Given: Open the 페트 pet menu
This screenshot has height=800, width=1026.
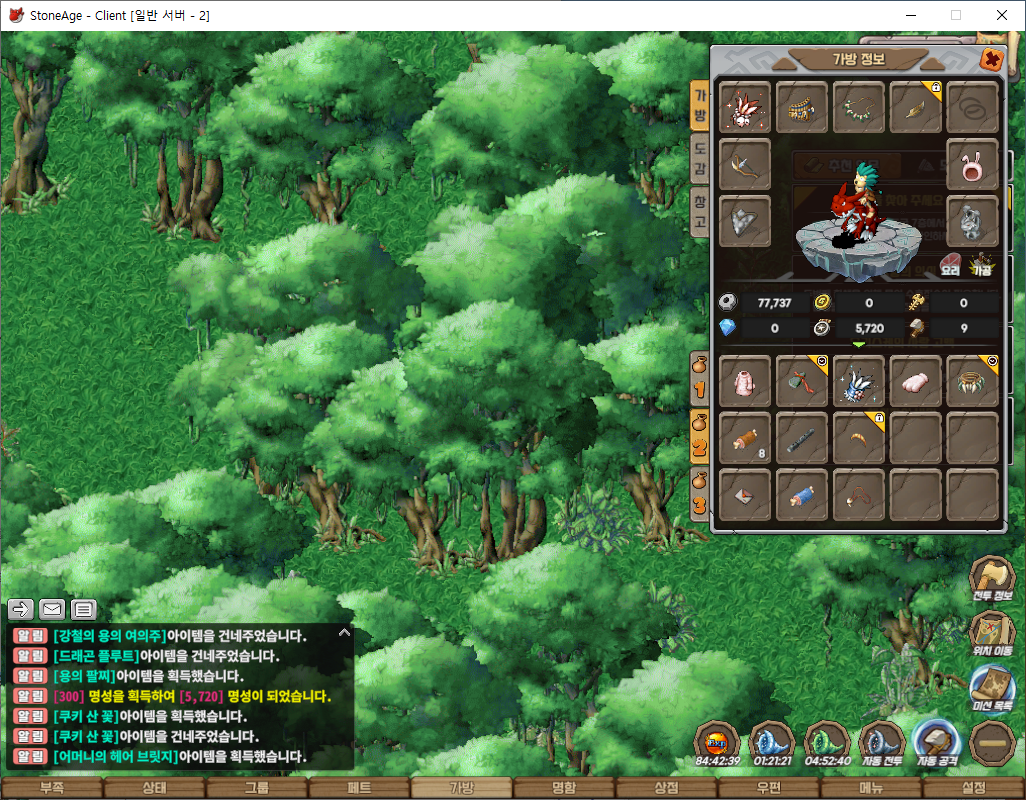Looking at the screenshot, I should [359, 788].
